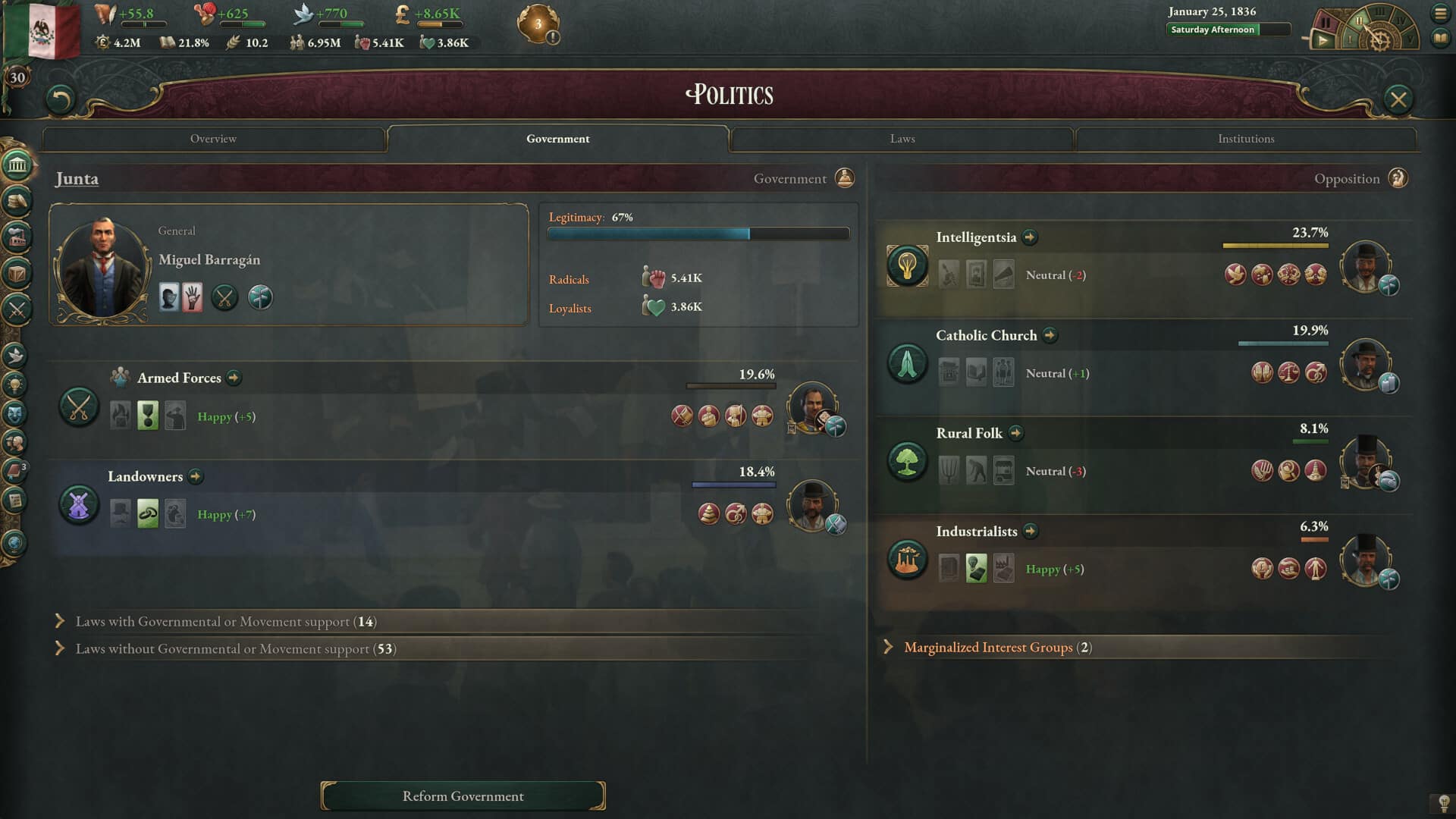
Task: Pause the game with the play control
Action: pyautogui.click(x=1323, y=42)
